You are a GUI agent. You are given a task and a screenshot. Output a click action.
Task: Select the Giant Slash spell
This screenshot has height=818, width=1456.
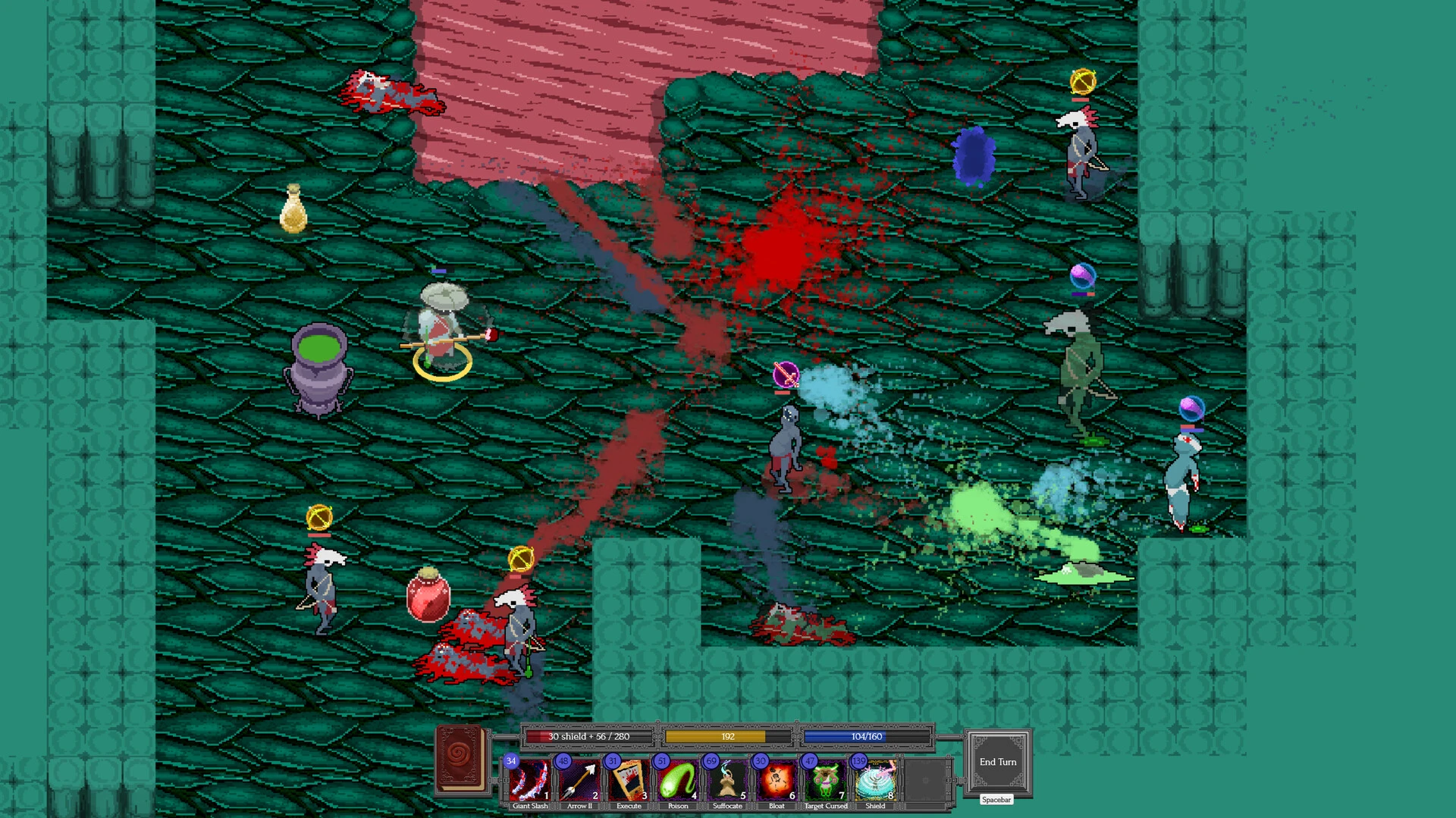pyautogui.click(x=529, y=780)
